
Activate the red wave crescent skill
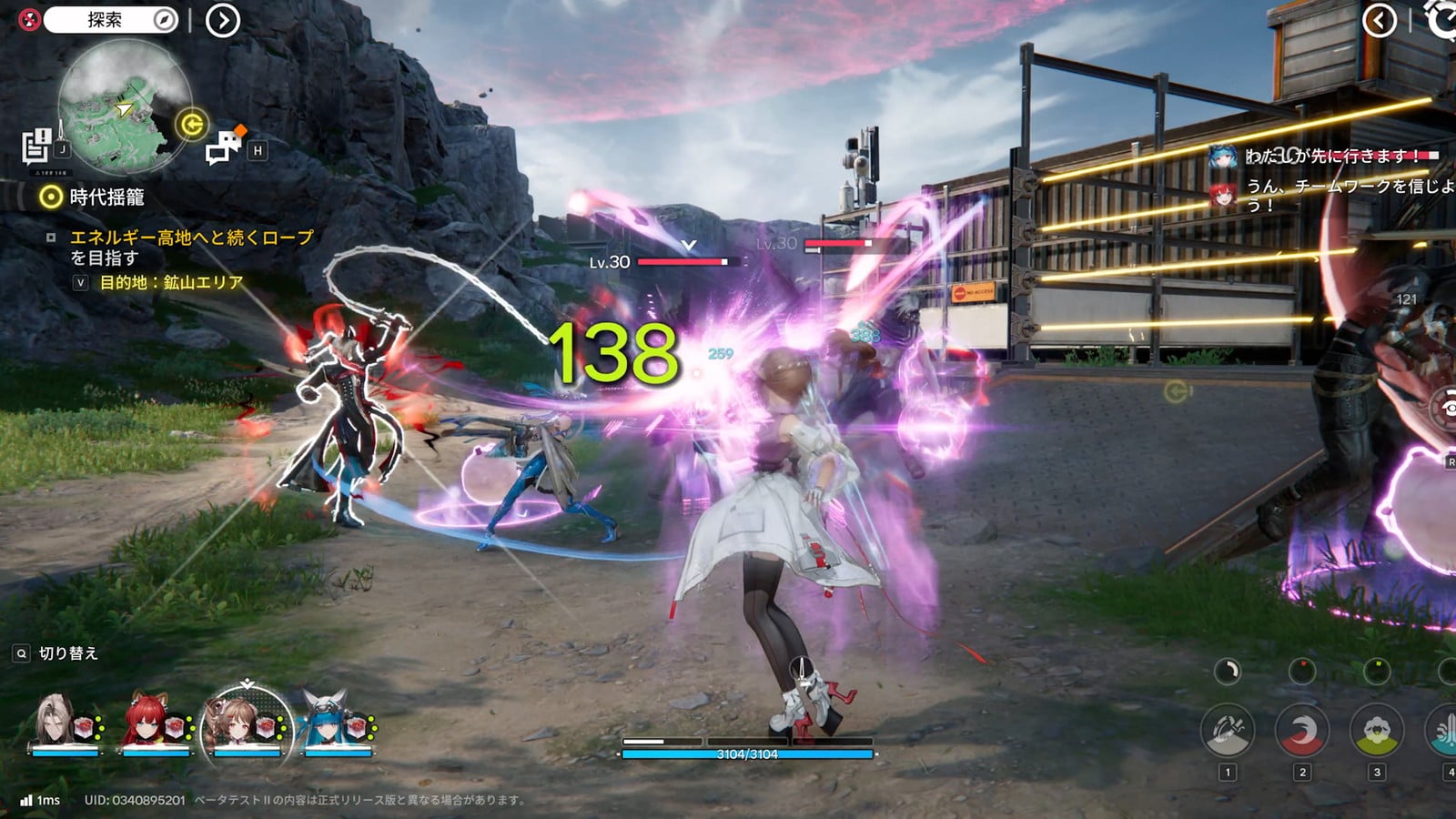[x=1301, y=731]
